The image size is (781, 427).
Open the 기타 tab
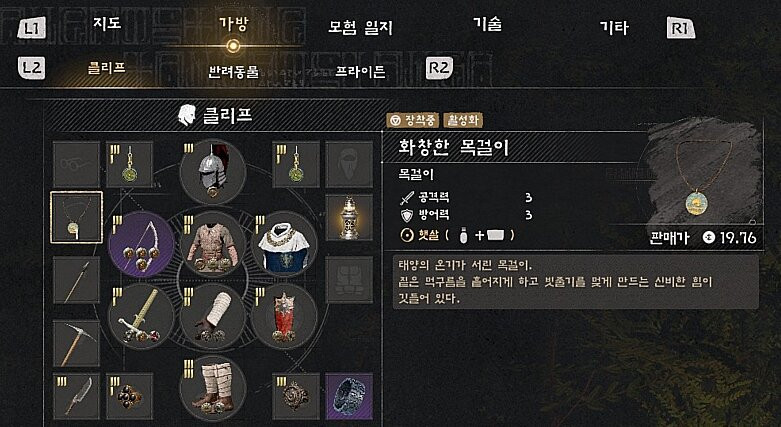(613, 27)
